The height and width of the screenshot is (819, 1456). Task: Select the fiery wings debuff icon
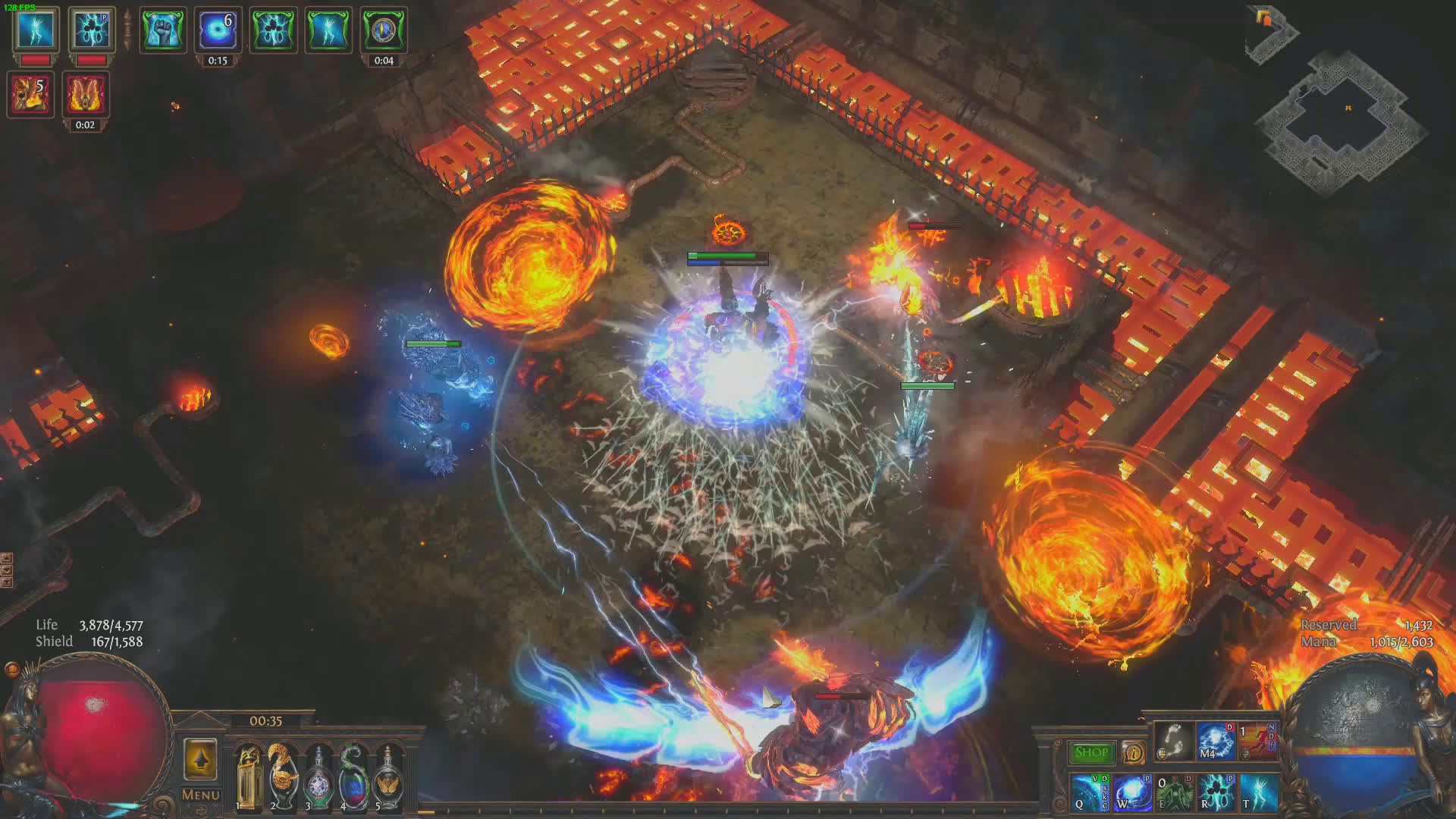tap(85, 95)
